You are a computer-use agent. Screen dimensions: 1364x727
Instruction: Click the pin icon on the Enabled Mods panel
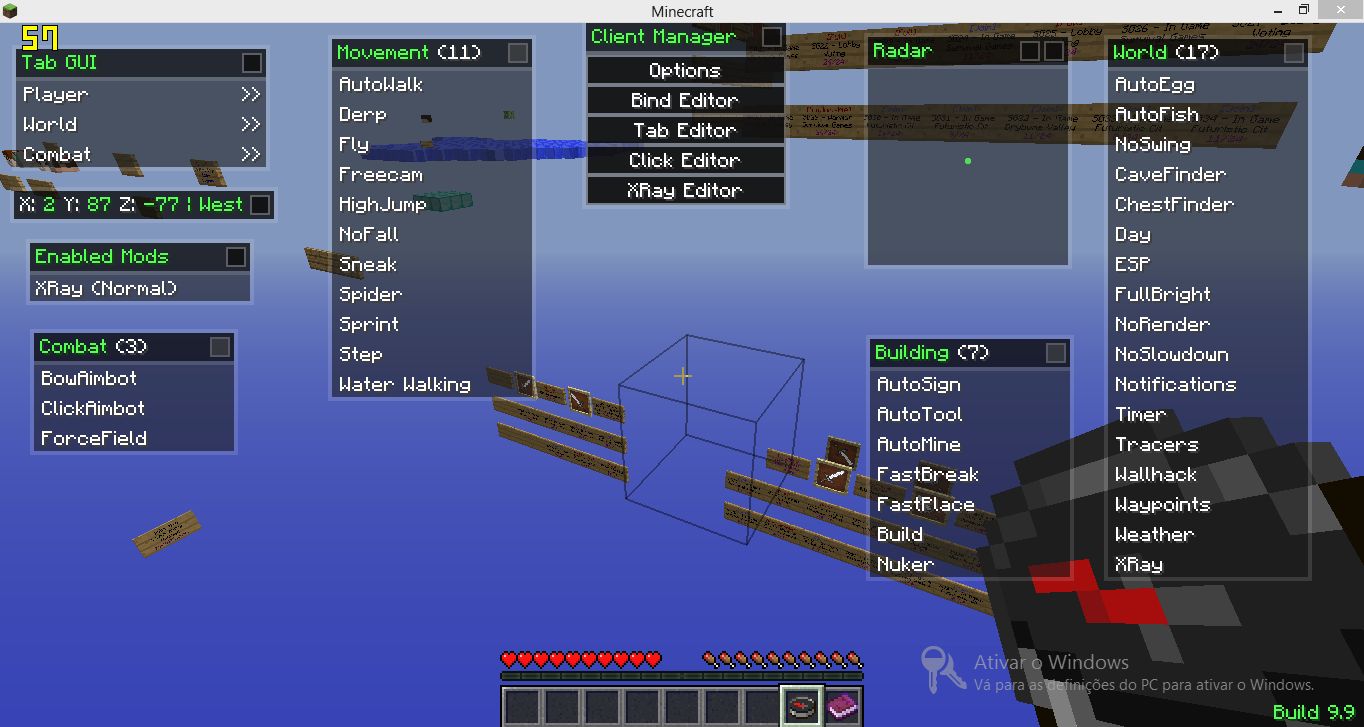(x=237, y=256)
